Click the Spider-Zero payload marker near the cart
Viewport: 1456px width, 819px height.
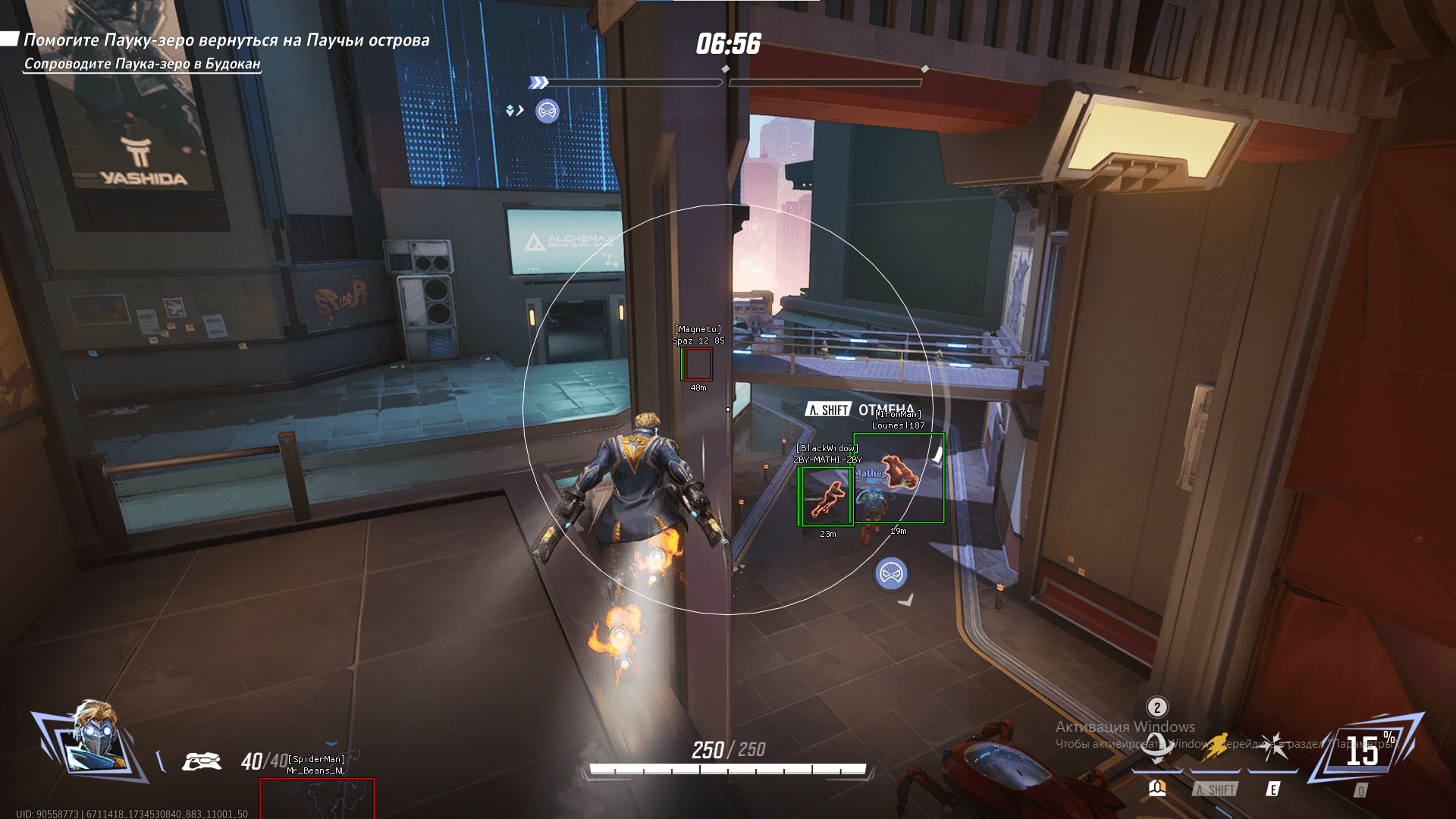pyautogui.click(x=891, y=574)
